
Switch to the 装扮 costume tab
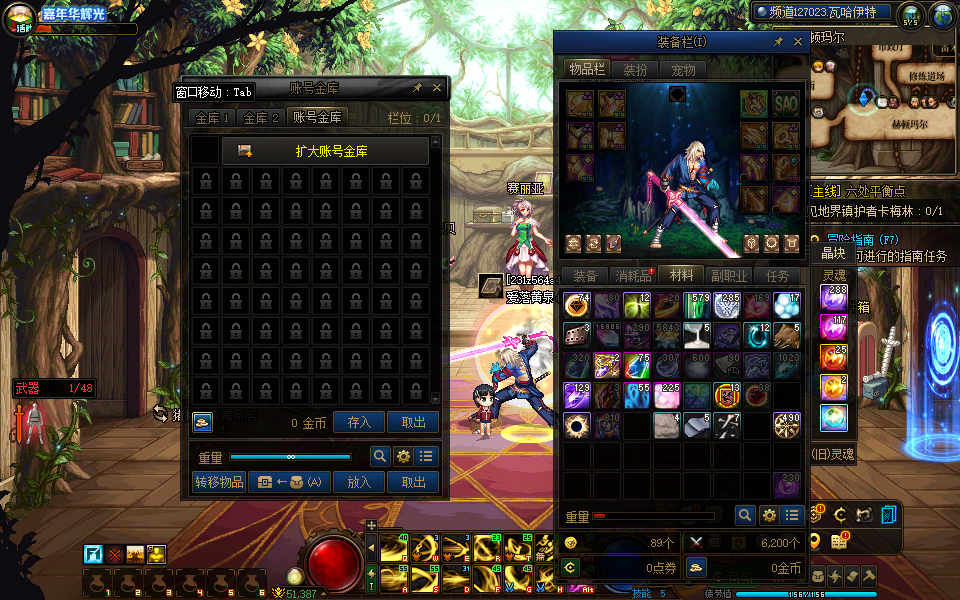[635, 70]
